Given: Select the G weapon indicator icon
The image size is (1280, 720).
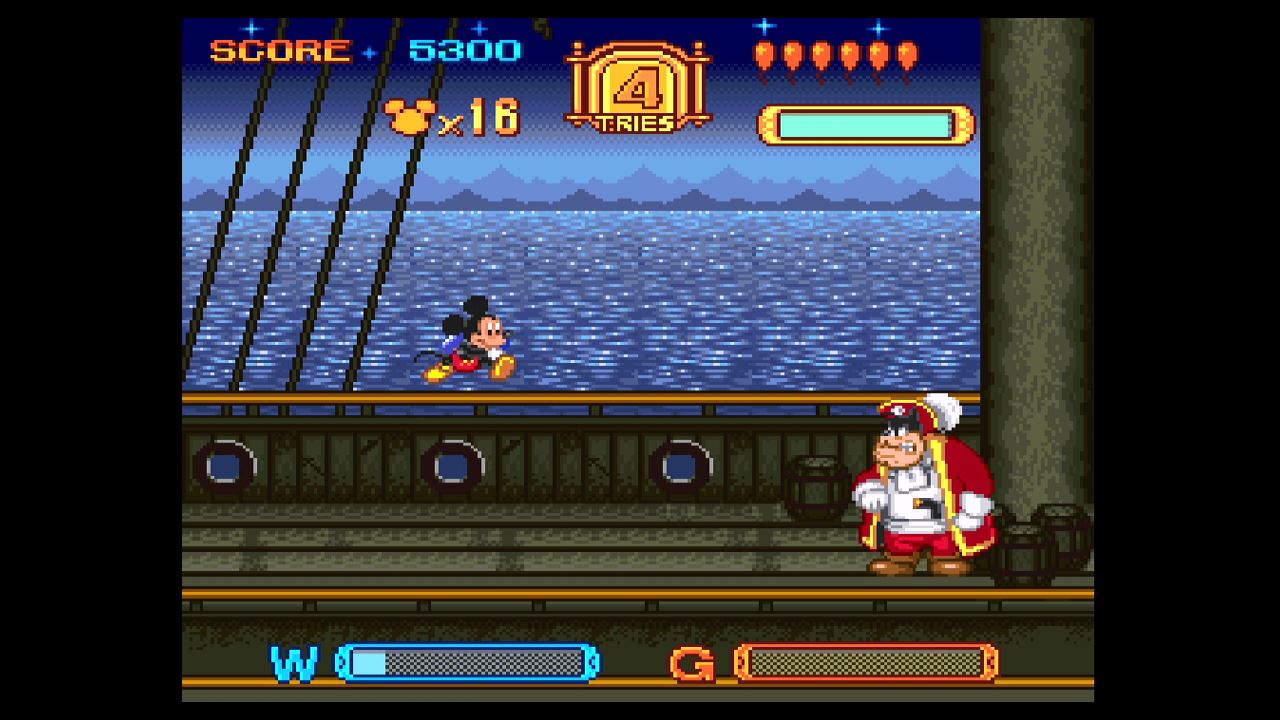Looking at the screenshot, I should [x=692, y=663].
